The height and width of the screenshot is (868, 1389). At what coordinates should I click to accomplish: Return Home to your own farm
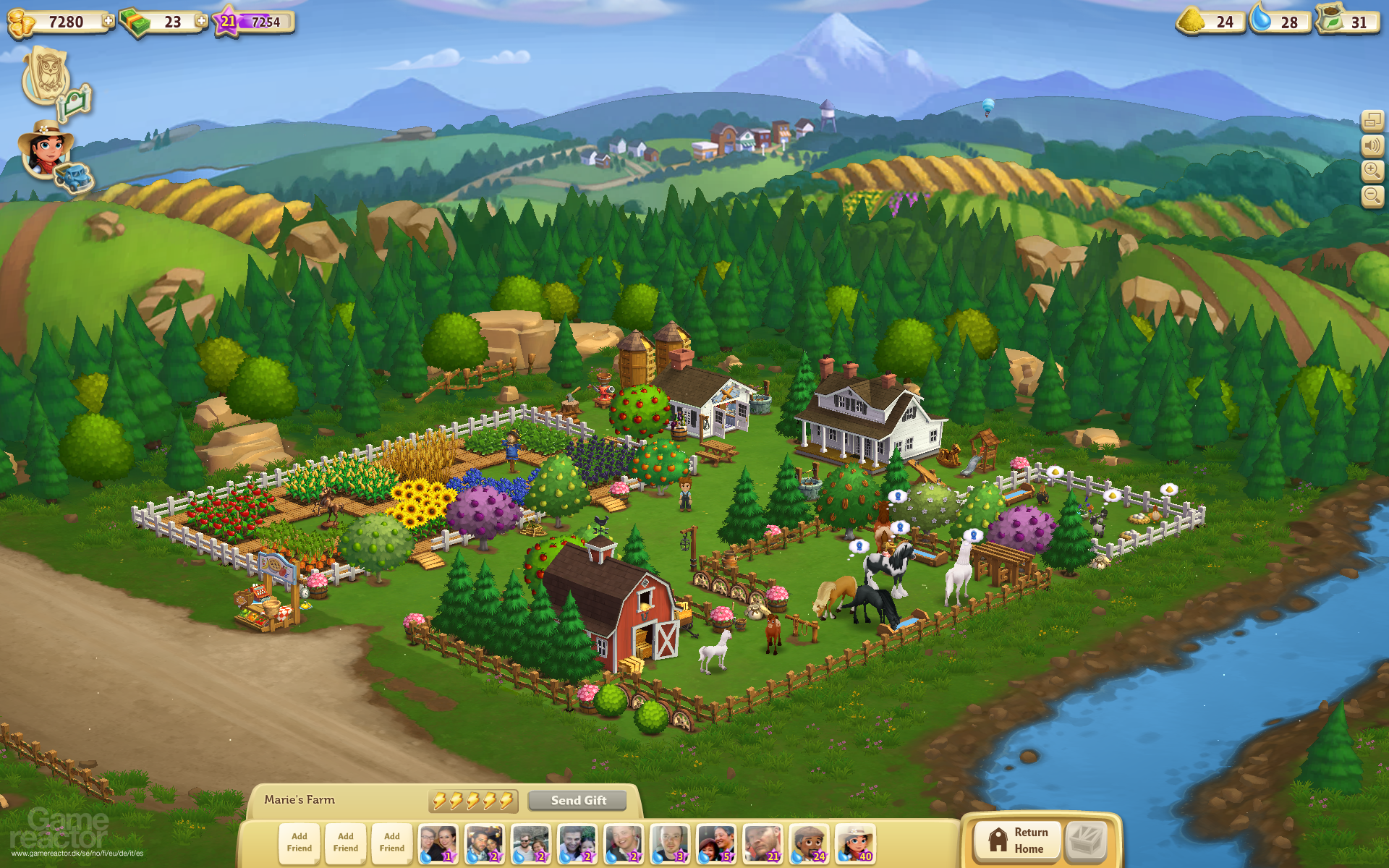click(x=1016, y=841)
